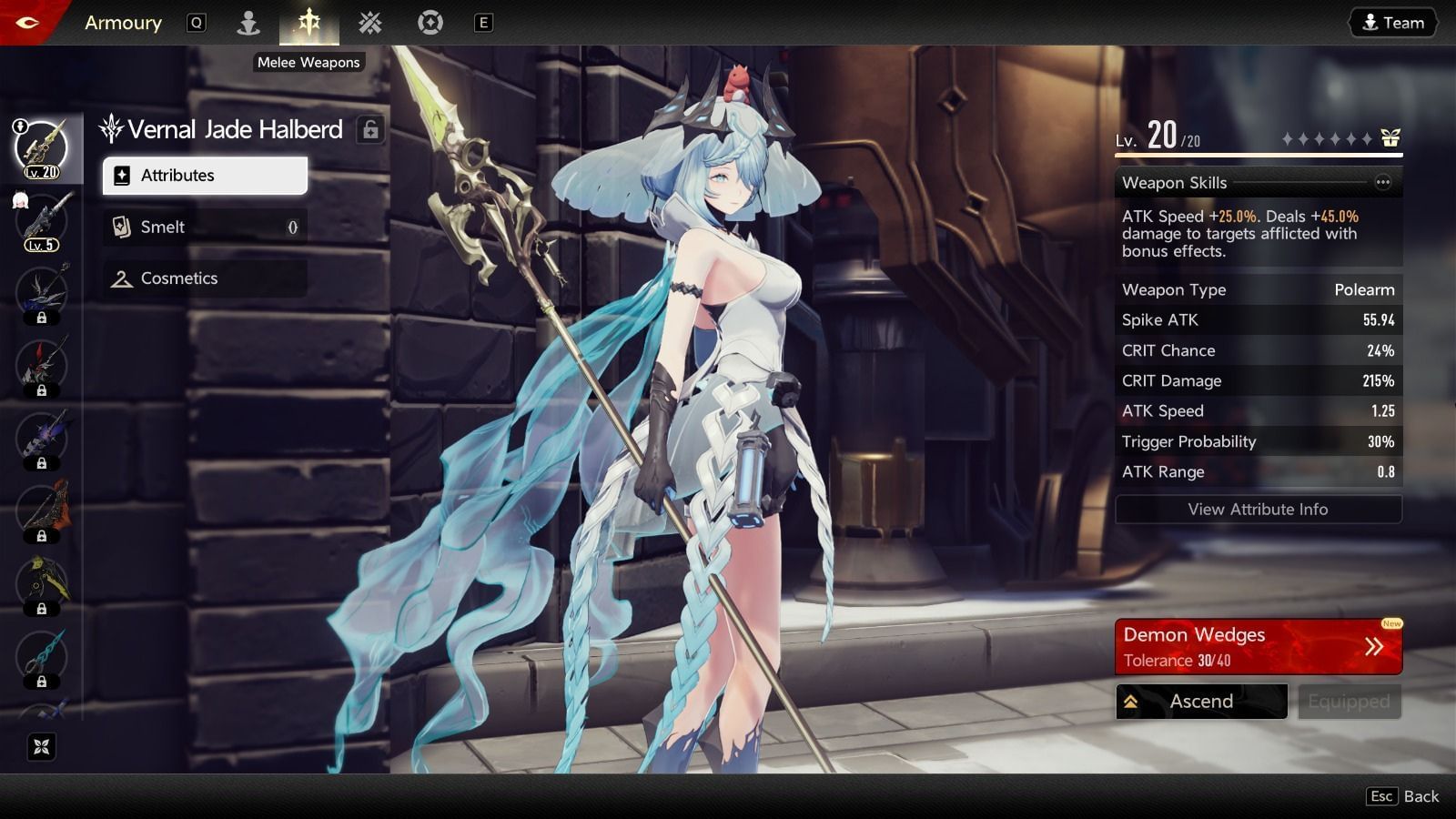Toggle the lock beside Vernal Jade Halberd
This screenshot has width=1456, height=819.
pos(369,129)
